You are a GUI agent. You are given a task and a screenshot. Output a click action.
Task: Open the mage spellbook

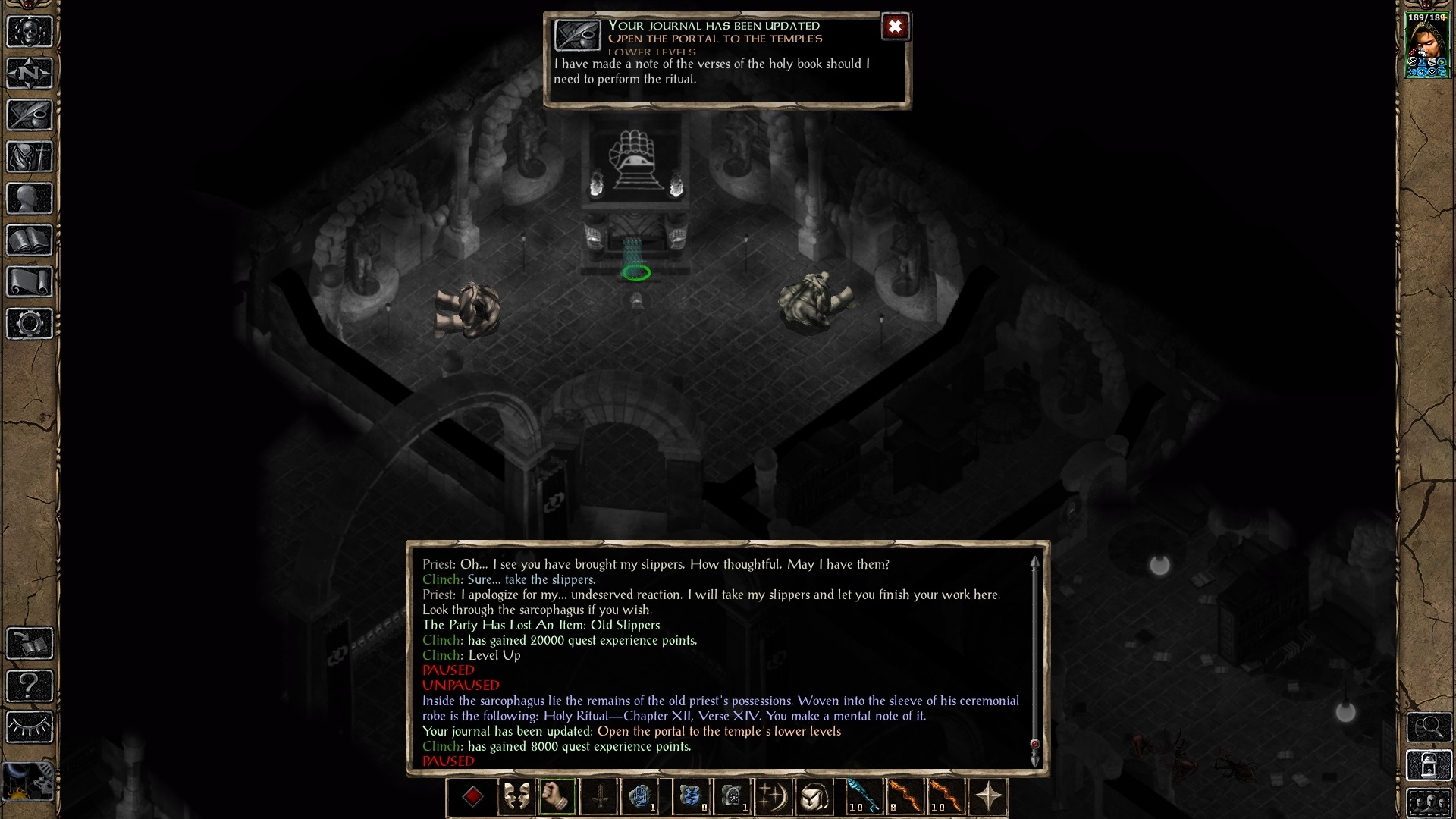(x=30, y=240)
